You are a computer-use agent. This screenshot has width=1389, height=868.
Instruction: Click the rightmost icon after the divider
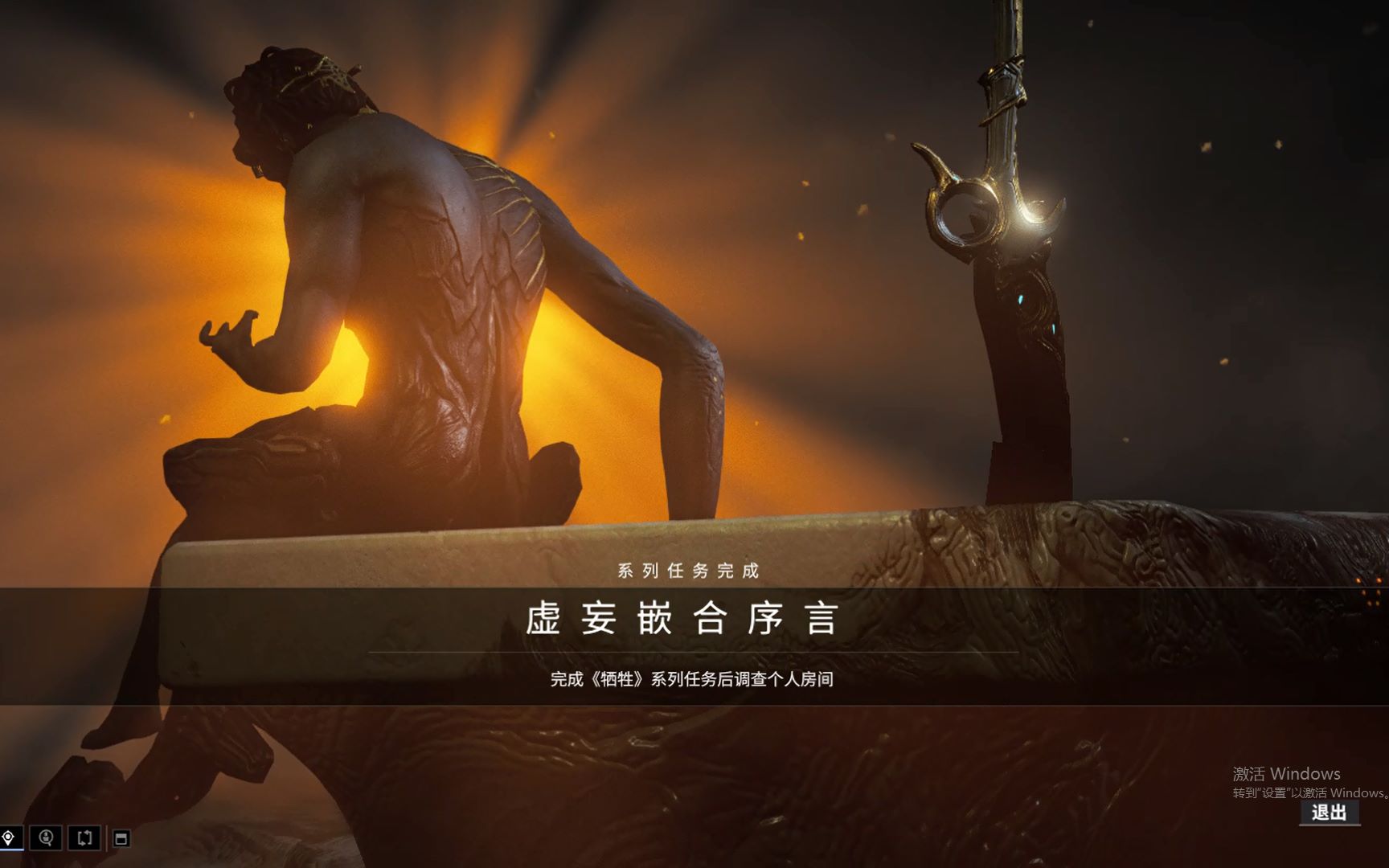tap(121, 838)
